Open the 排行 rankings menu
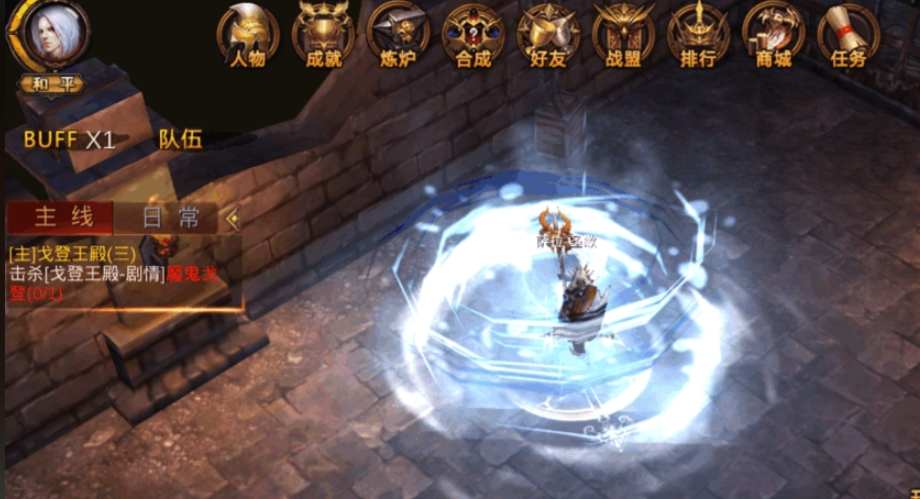Viewport: 920px width, 499px height. pyautogui.click(x=698, y=36)
